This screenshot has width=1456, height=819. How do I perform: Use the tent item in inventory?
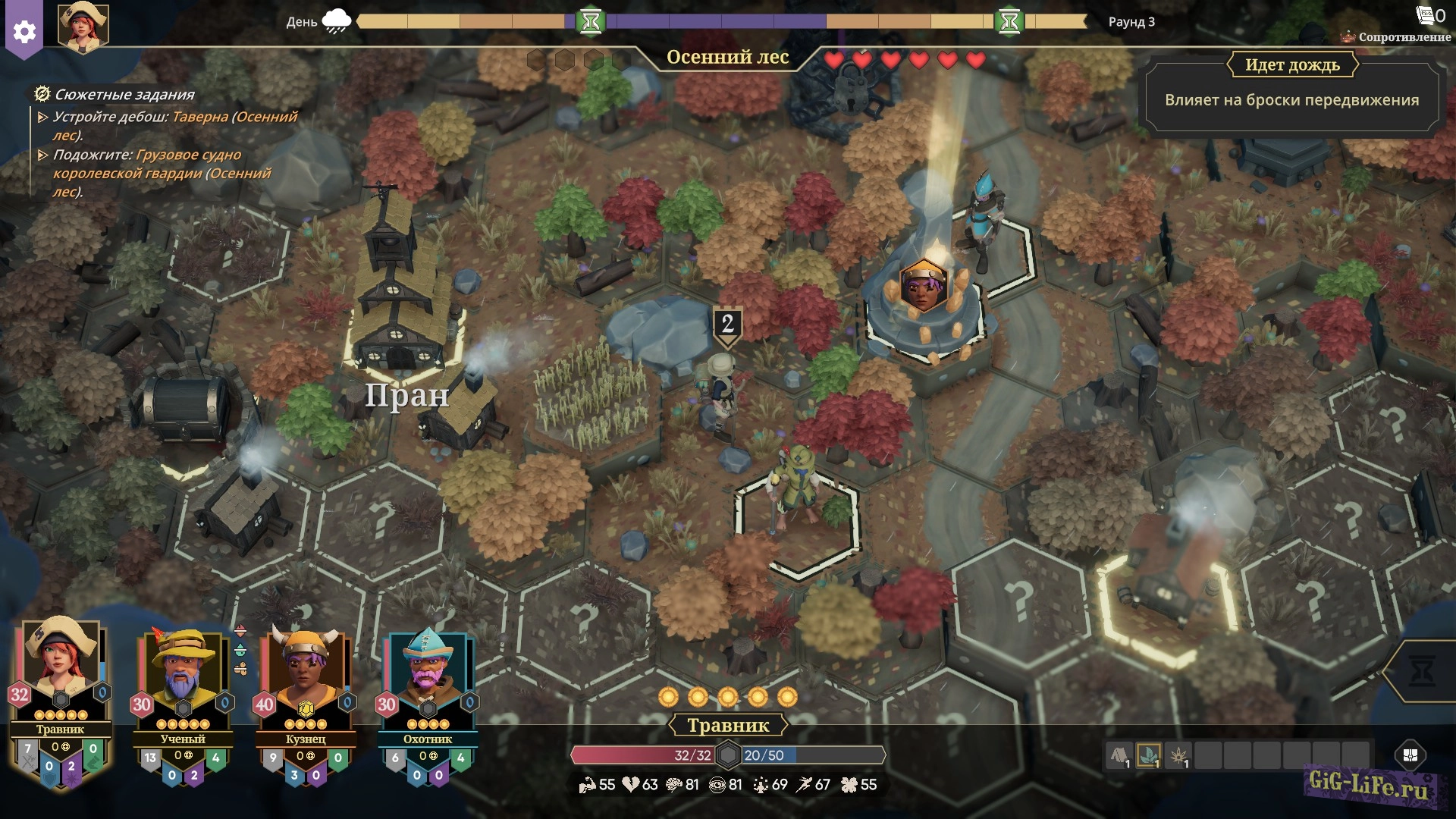tap(1119, 755)
